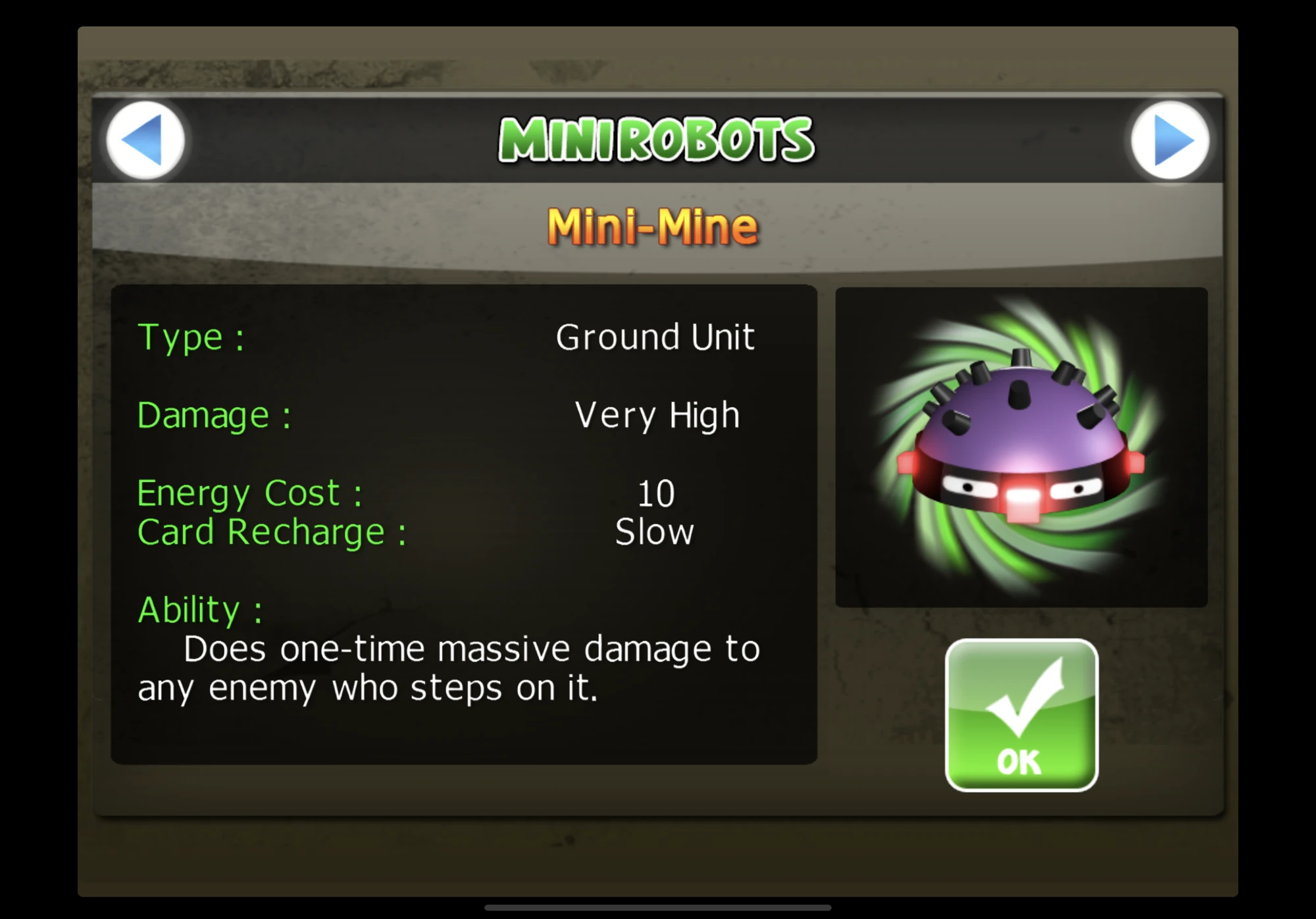Click the Slow card recharge value
1316x919 pixels.
[653, 531]
